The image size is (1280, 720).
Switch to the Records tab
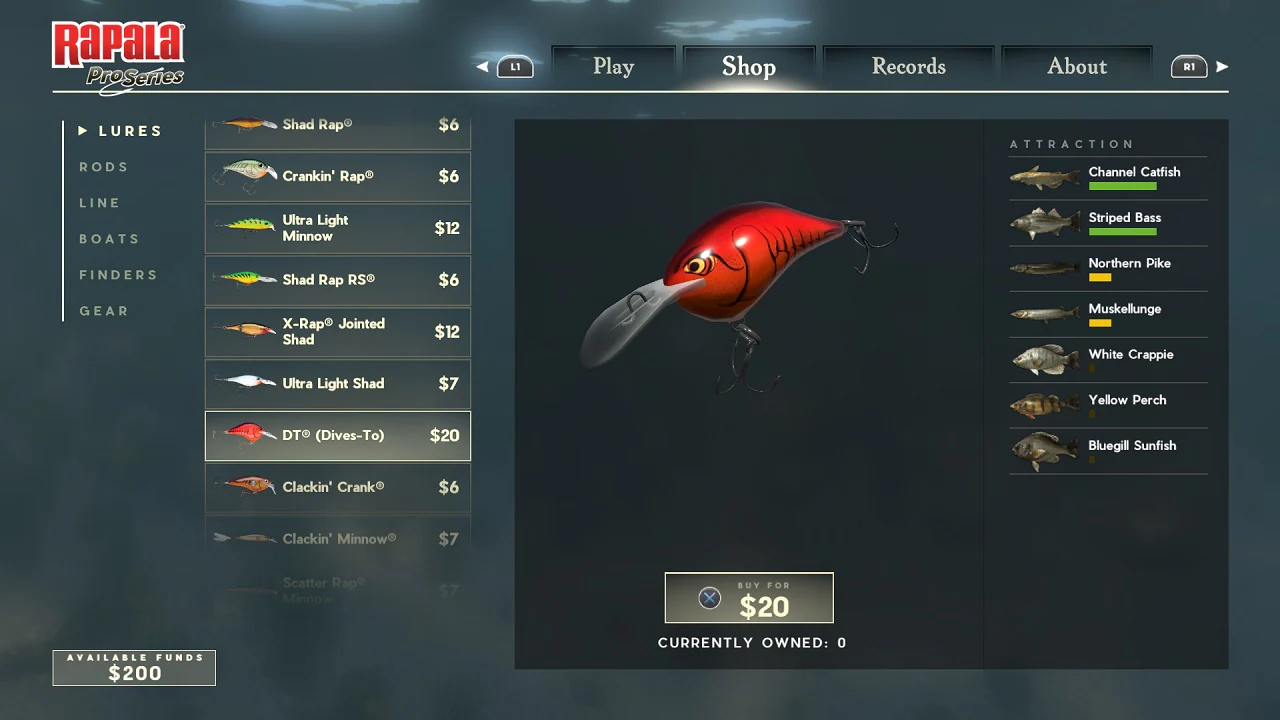click(907, 66)
